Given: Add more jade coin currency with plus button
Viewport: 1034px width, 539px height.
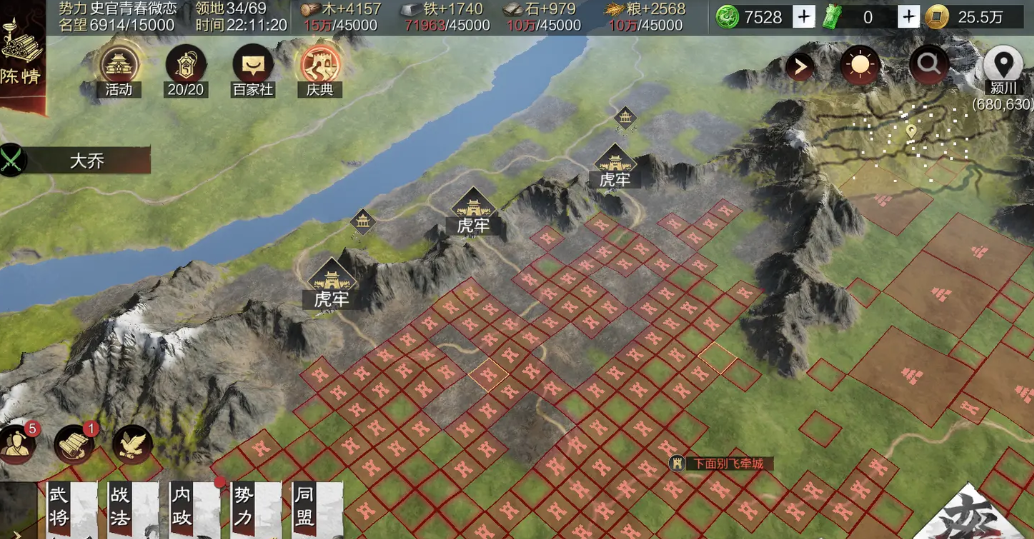Looking at the screenshot, I should pos(804,16).
